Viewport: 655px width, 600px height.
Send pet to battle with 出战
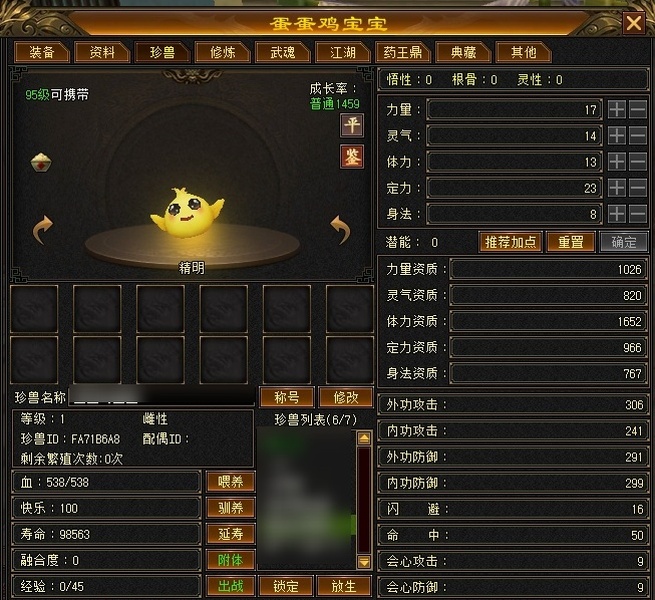click(230, 586)
